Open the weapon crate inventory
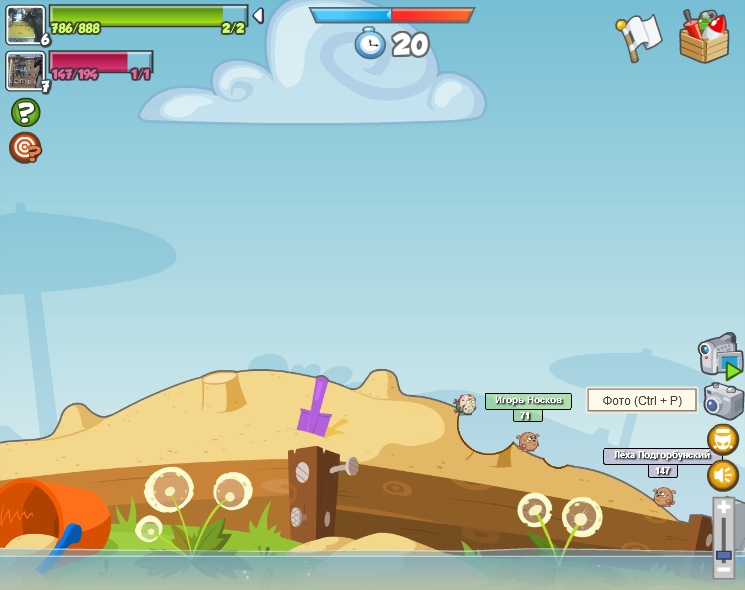This screenshot has height=590, width=745. point(704,38)
